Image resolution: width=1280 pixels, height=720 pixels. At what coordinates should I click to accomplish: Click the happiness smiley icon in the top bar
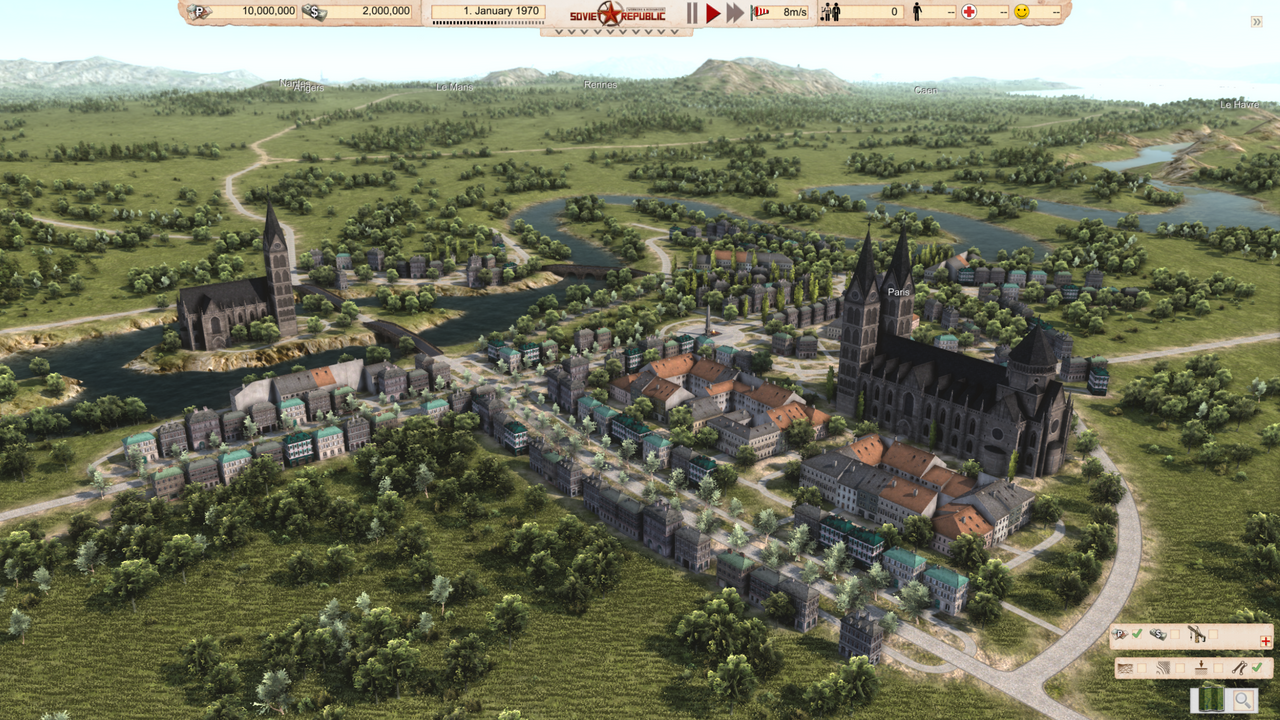(1021, 12)
